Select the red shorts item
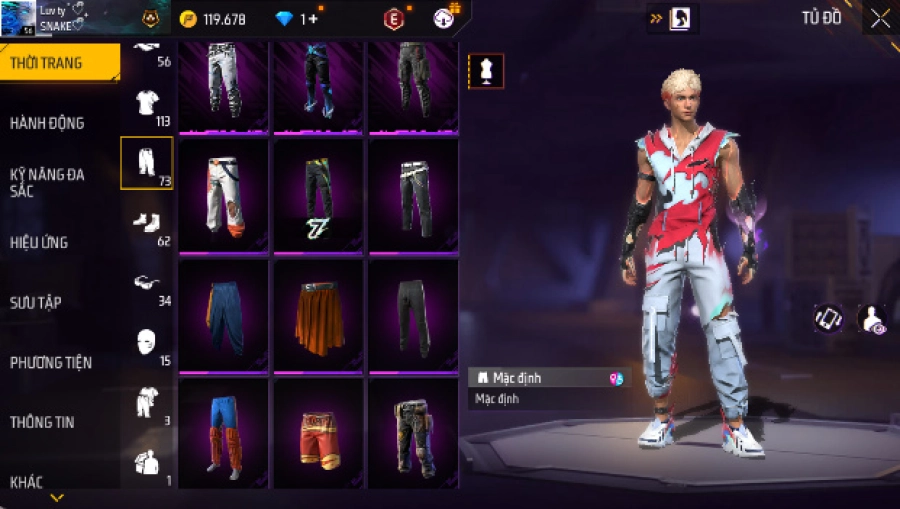900x509 pixels. [x=320, y=435]
